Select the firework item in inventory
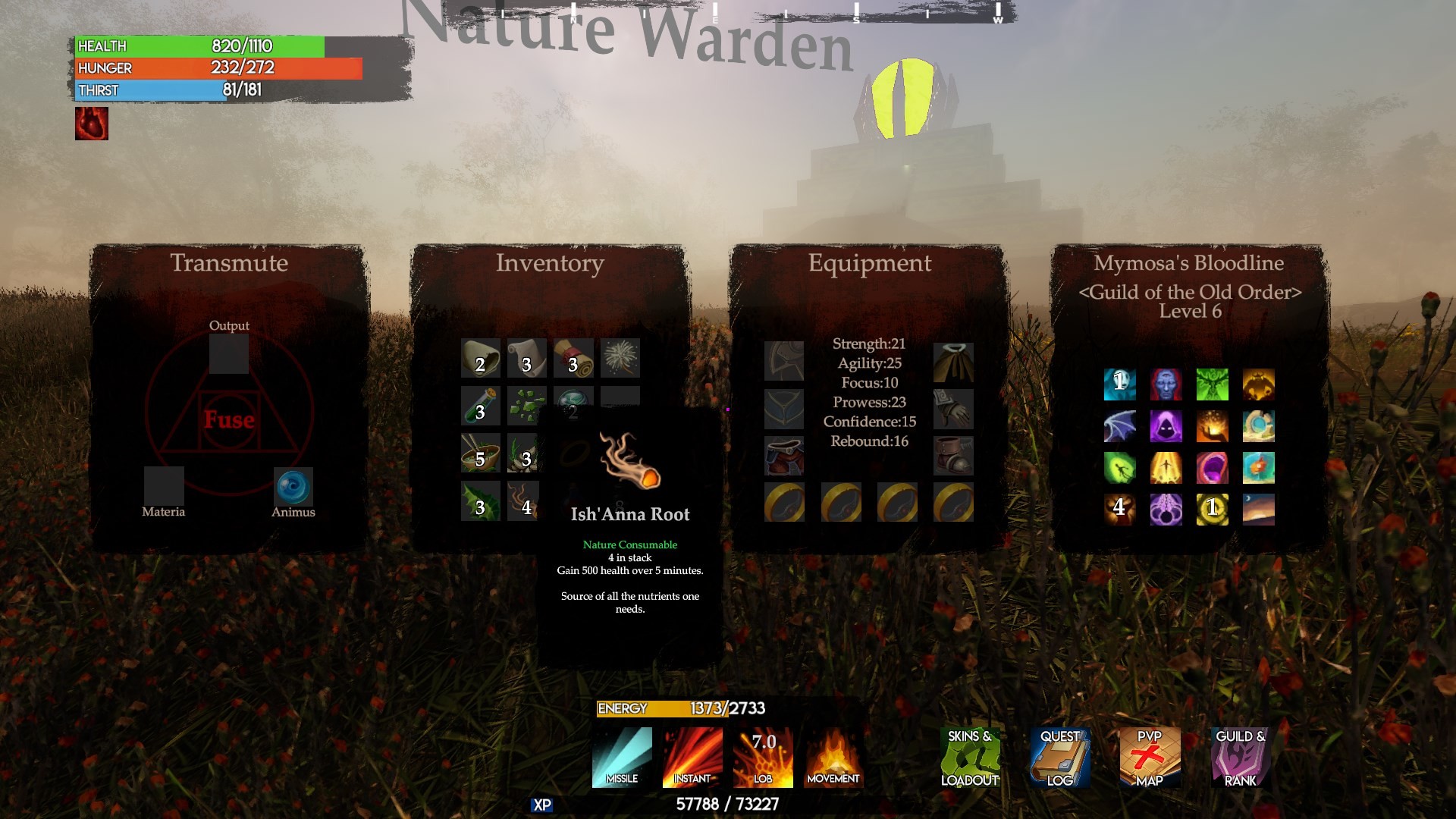 tap(620, 358)
